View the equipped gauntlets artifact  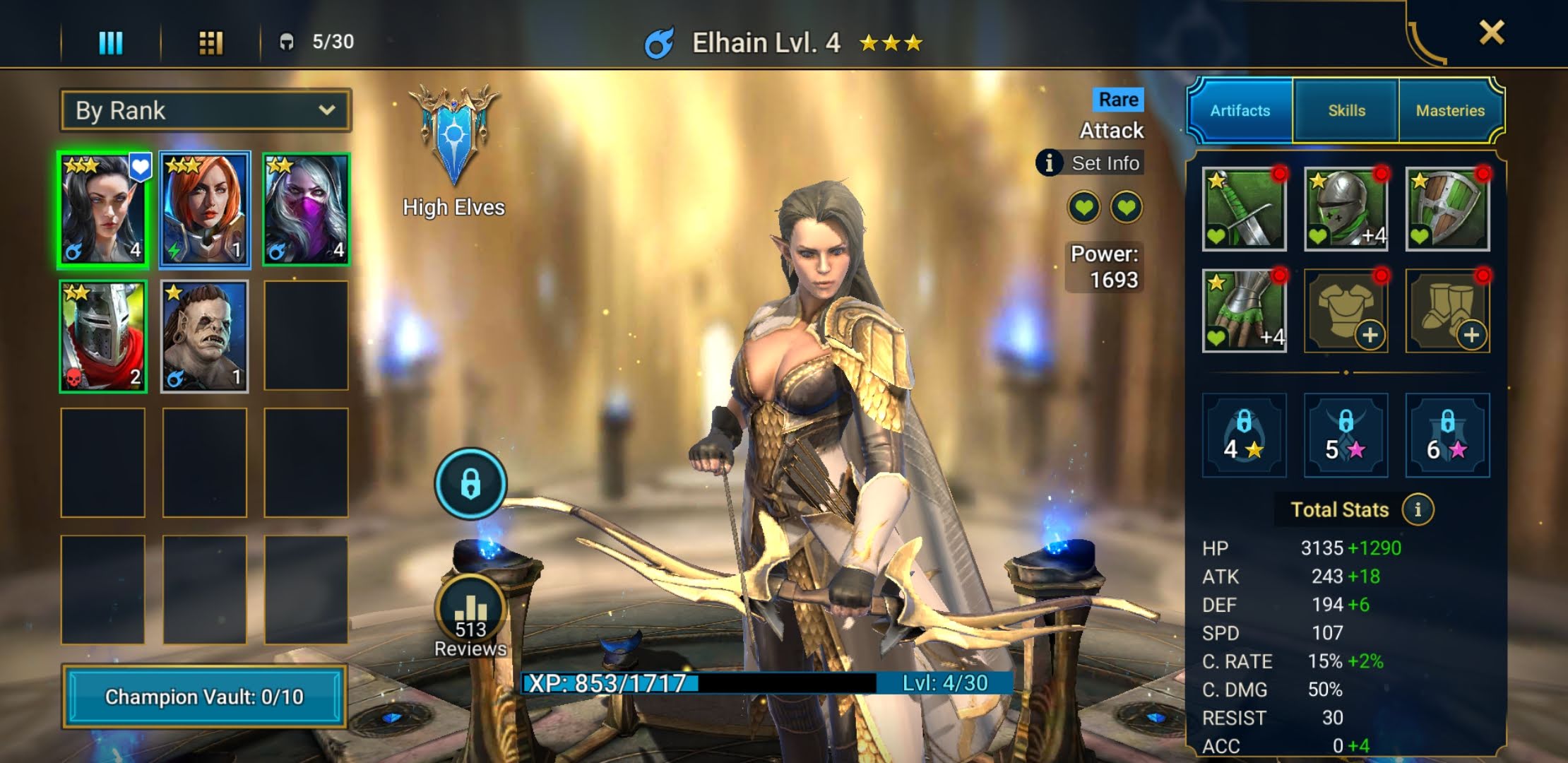[x=1244, y=311]
